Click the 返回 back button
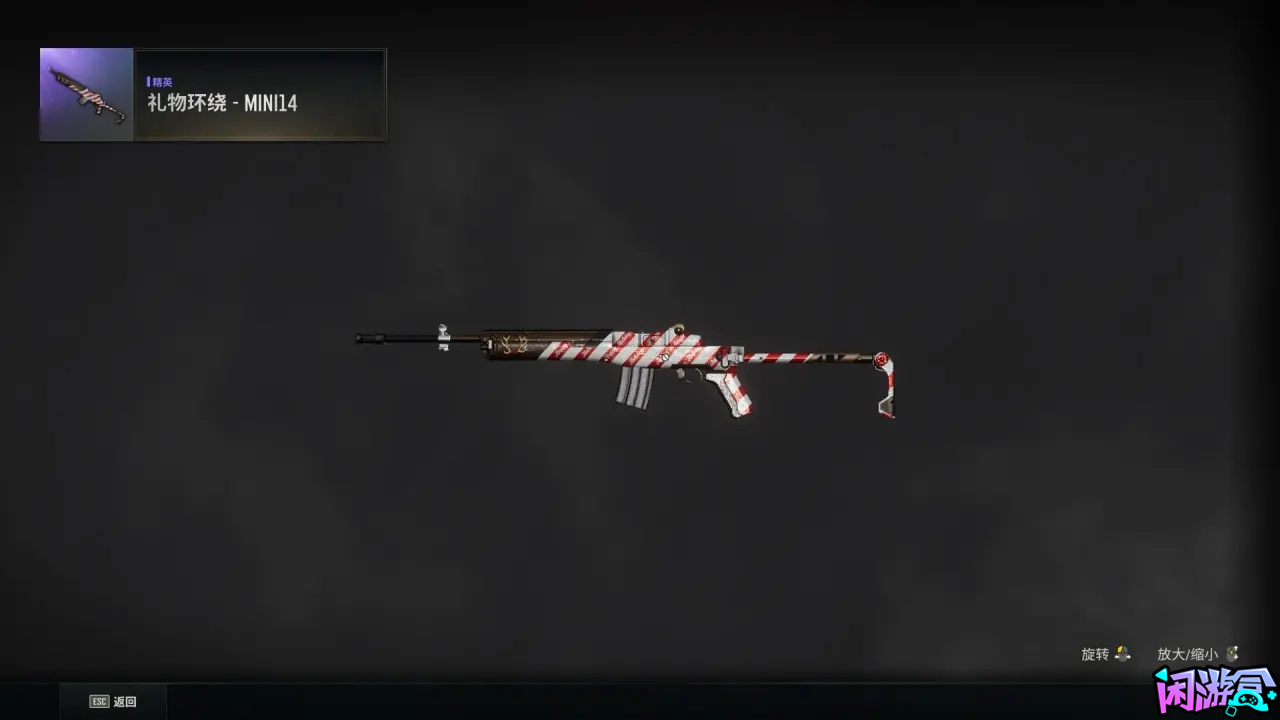The height and width of the screenshot is (720, 1280). [113, 702]
